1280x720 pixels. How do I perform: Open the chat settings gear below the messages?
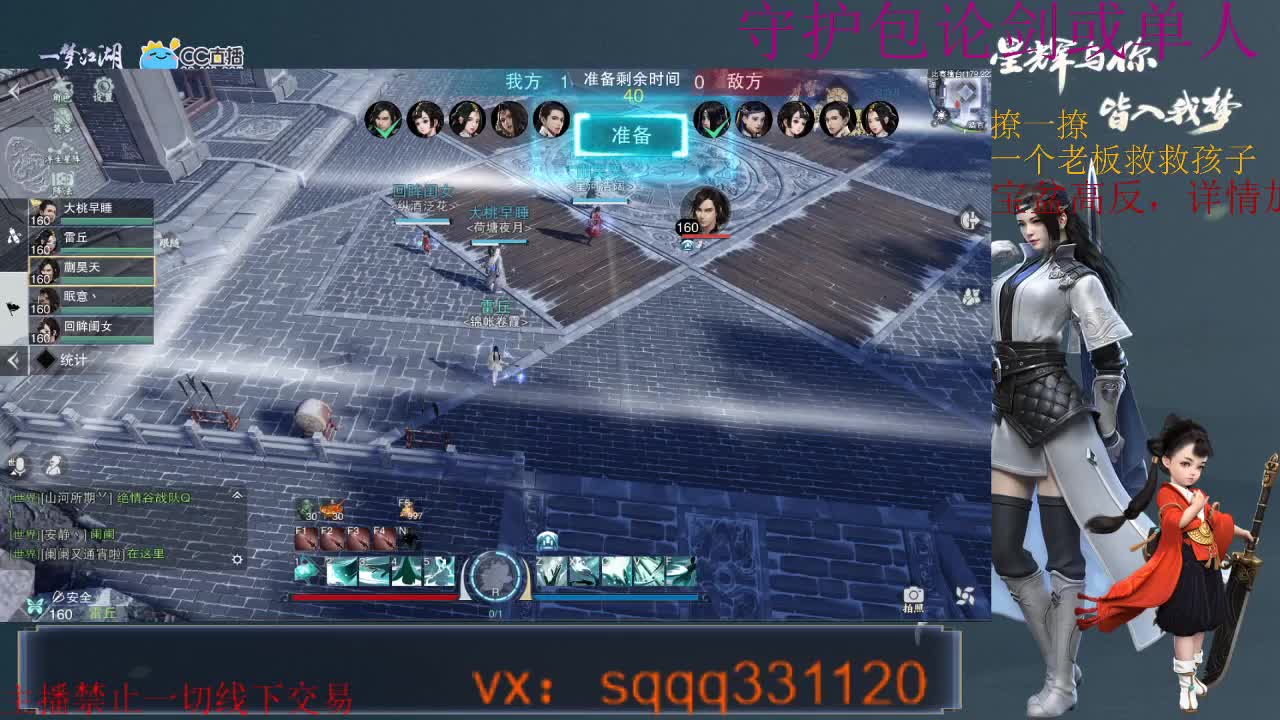[238, 558]
